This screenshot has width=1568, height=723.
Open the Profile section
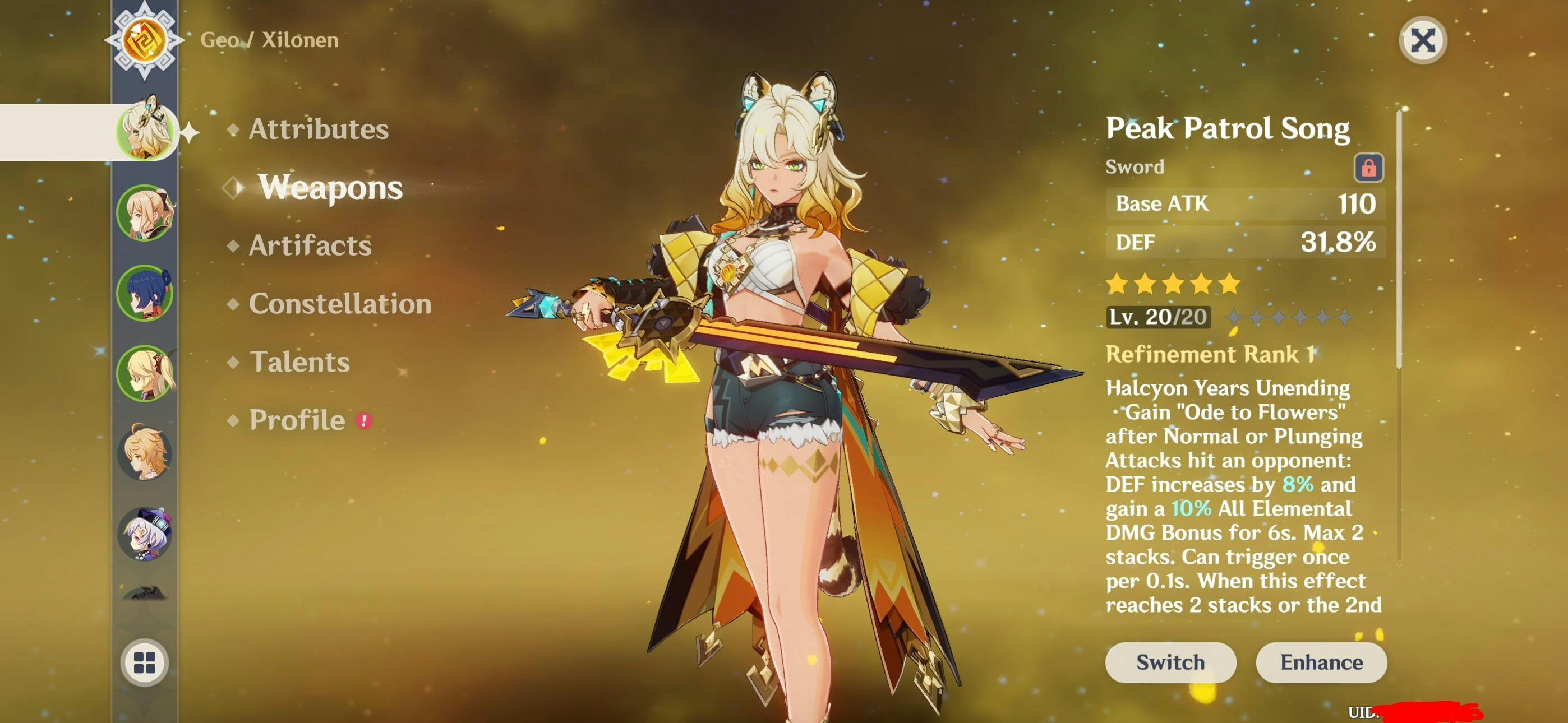pyautogui.click(x=297, y=420)
